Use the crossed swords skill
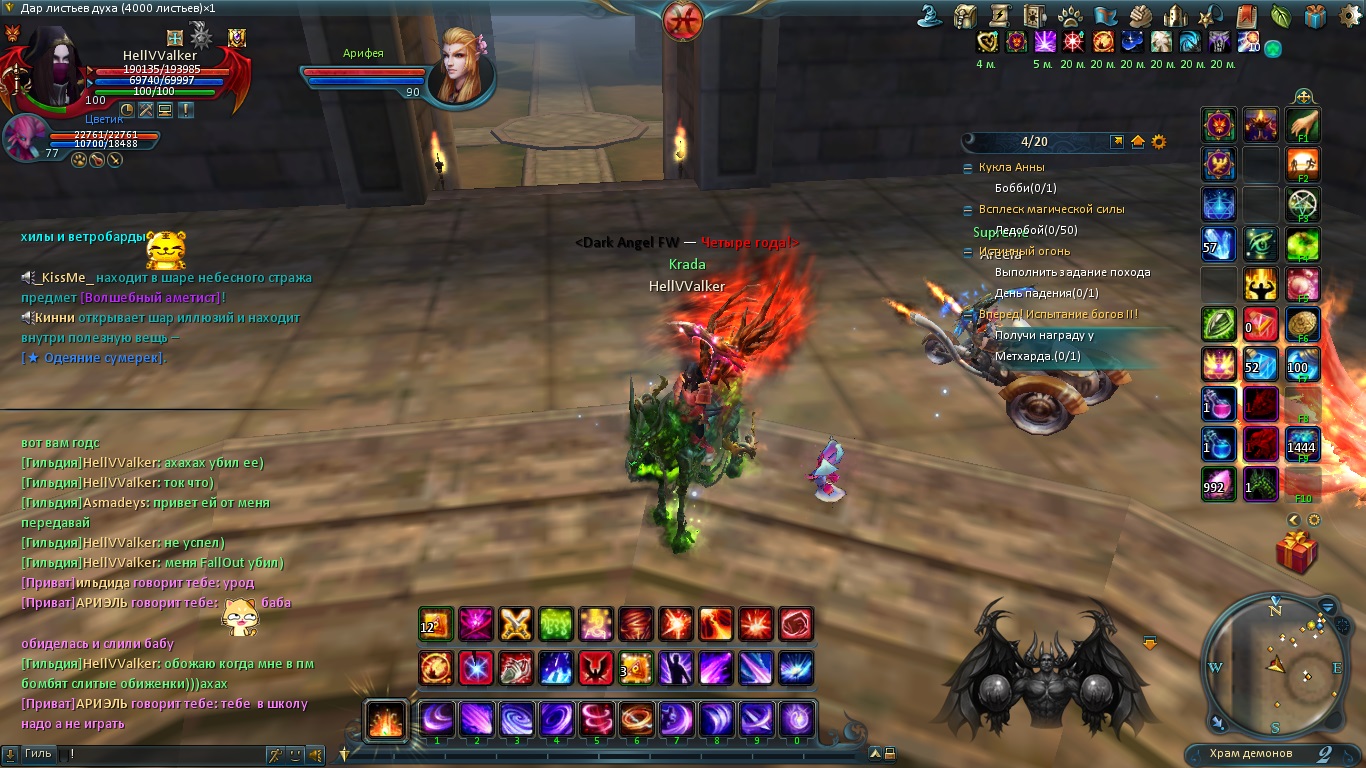The height and width of the screenshot is (768, 1366). (516, 624)
